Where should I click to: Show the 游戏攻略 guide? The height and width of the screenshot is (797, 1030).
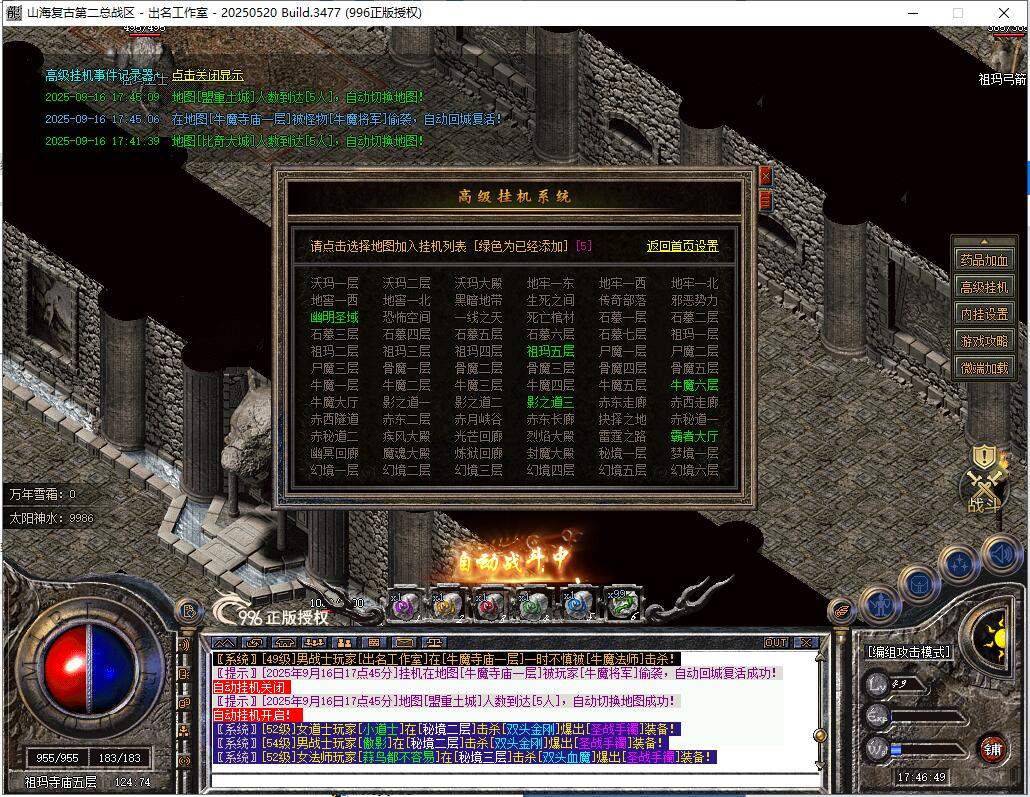(984, 341)
